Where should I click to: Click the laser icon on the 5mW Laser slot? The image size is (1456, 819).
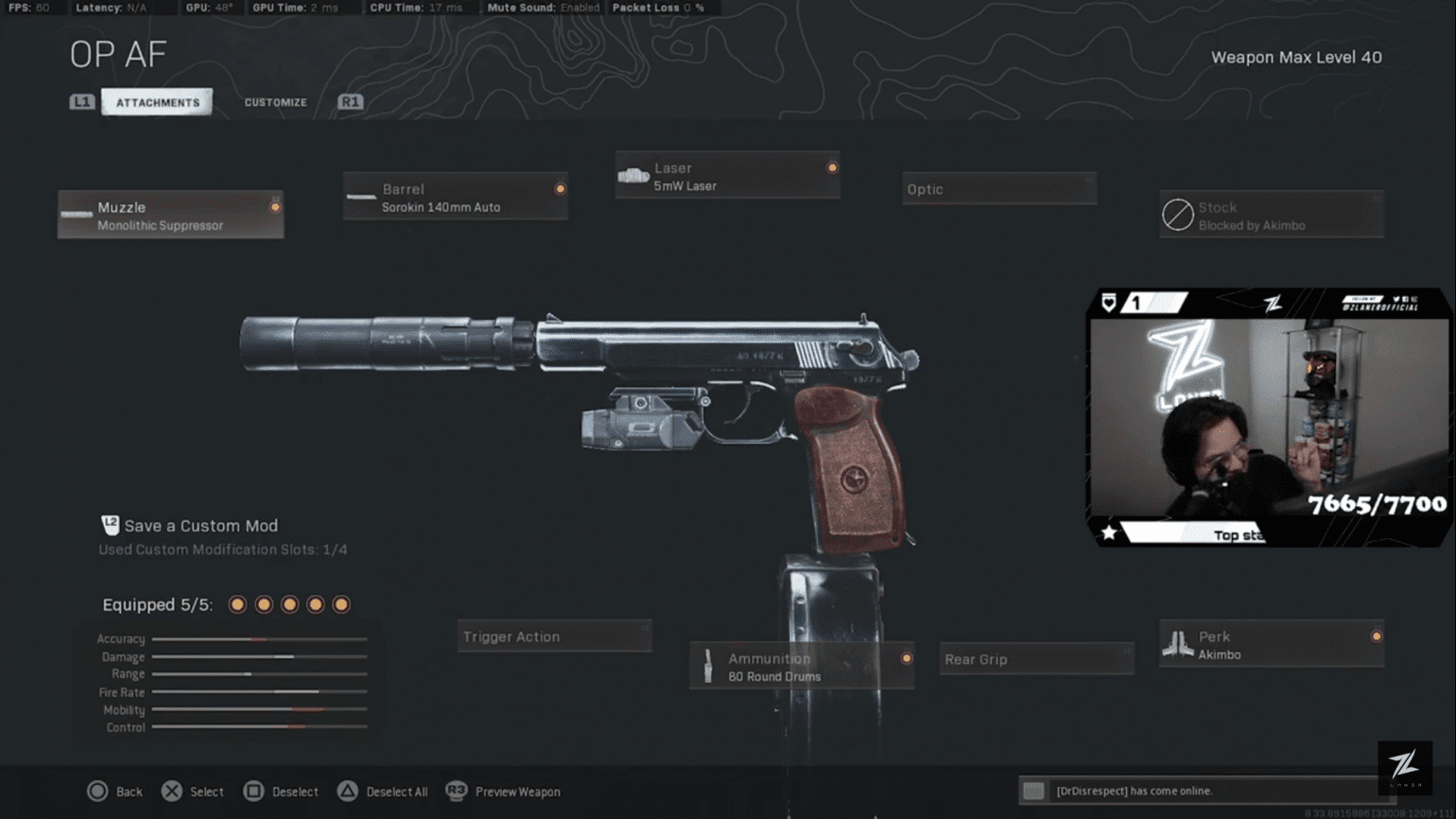pyautogui.click(x=633, y=175)
